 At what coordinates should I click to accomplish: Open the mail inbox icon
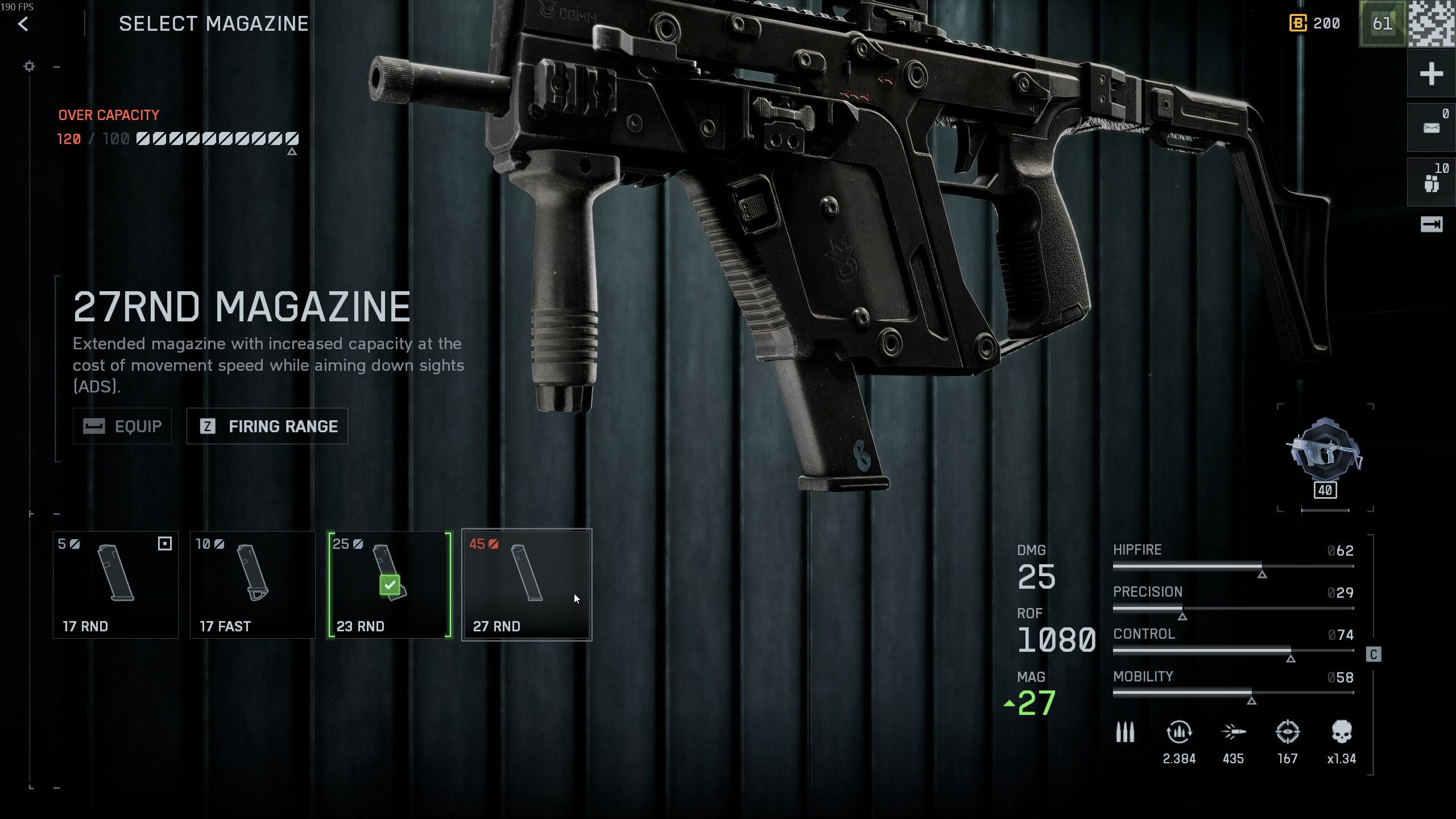point(1431,127)
